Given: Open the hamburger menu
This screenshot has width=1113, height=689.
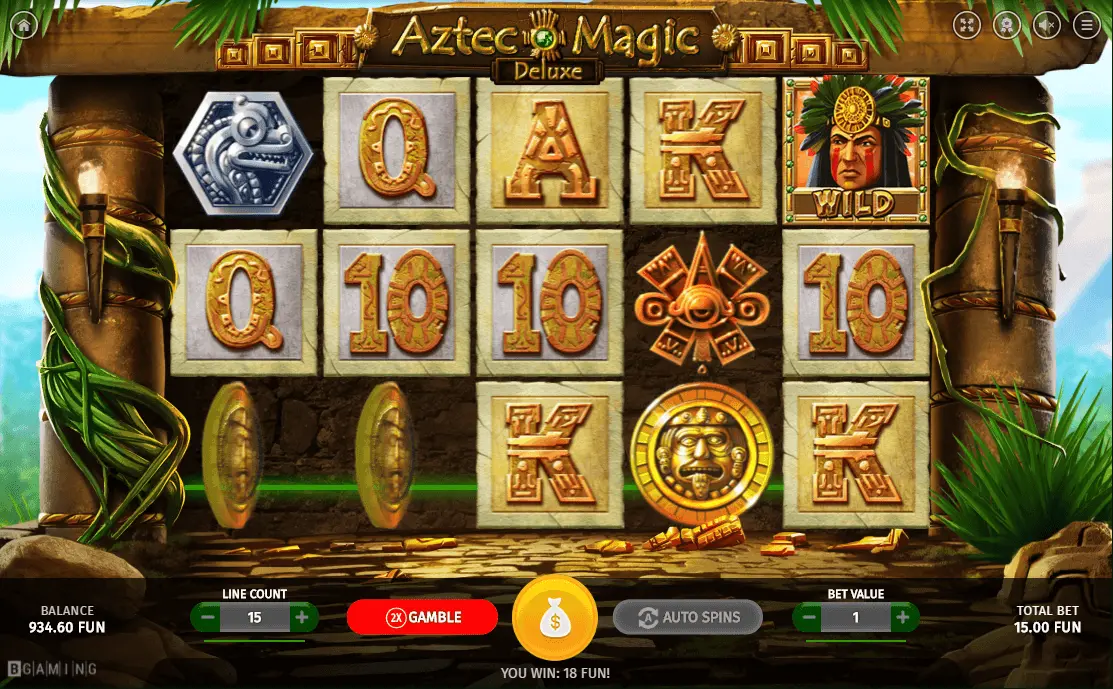Looking at the screenshot, I should 1087,25.
